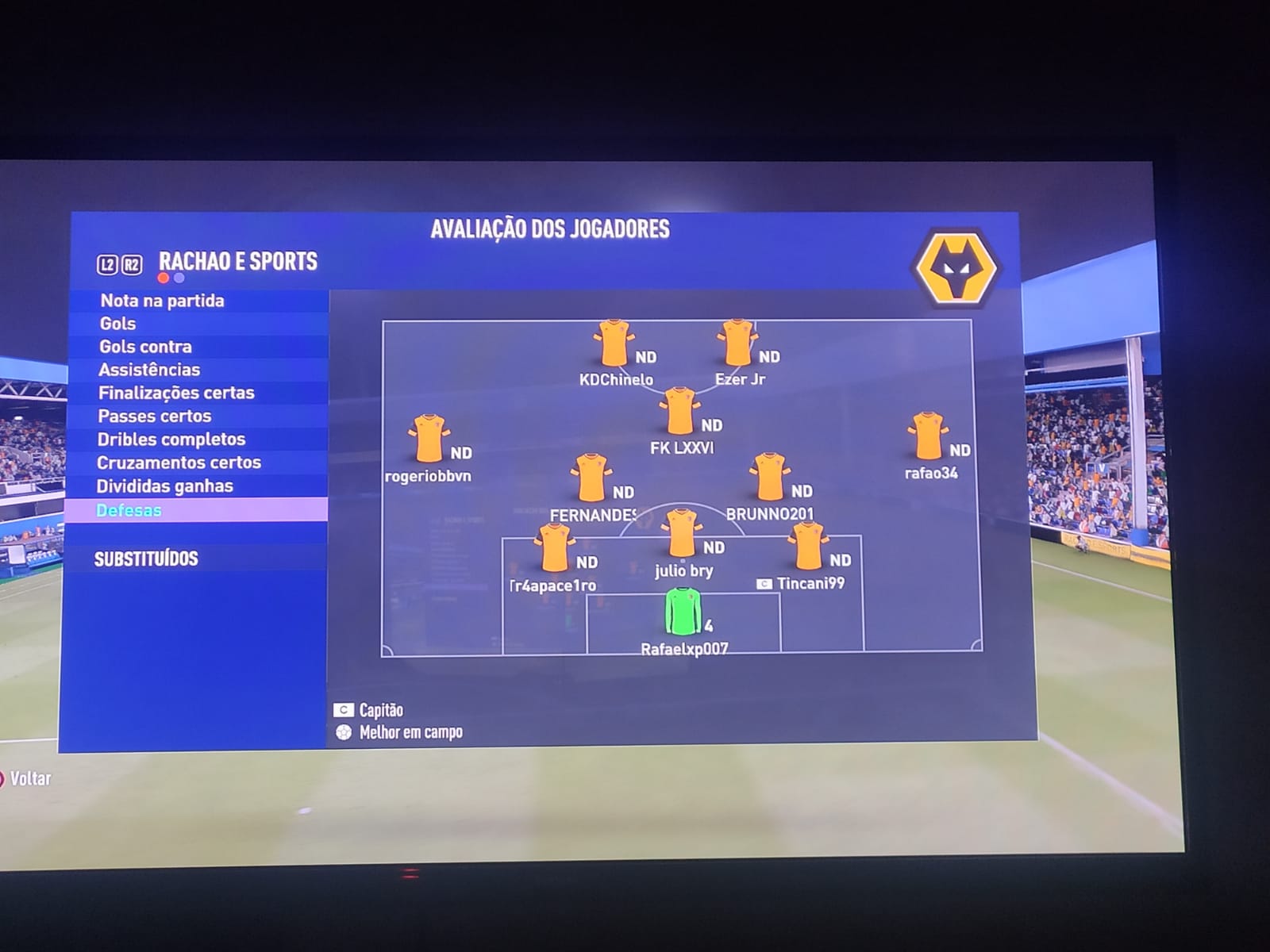Viewport: 1270px width, 952px height.
Task: Select the Passes certos entry
Action: tap(155, 416)
